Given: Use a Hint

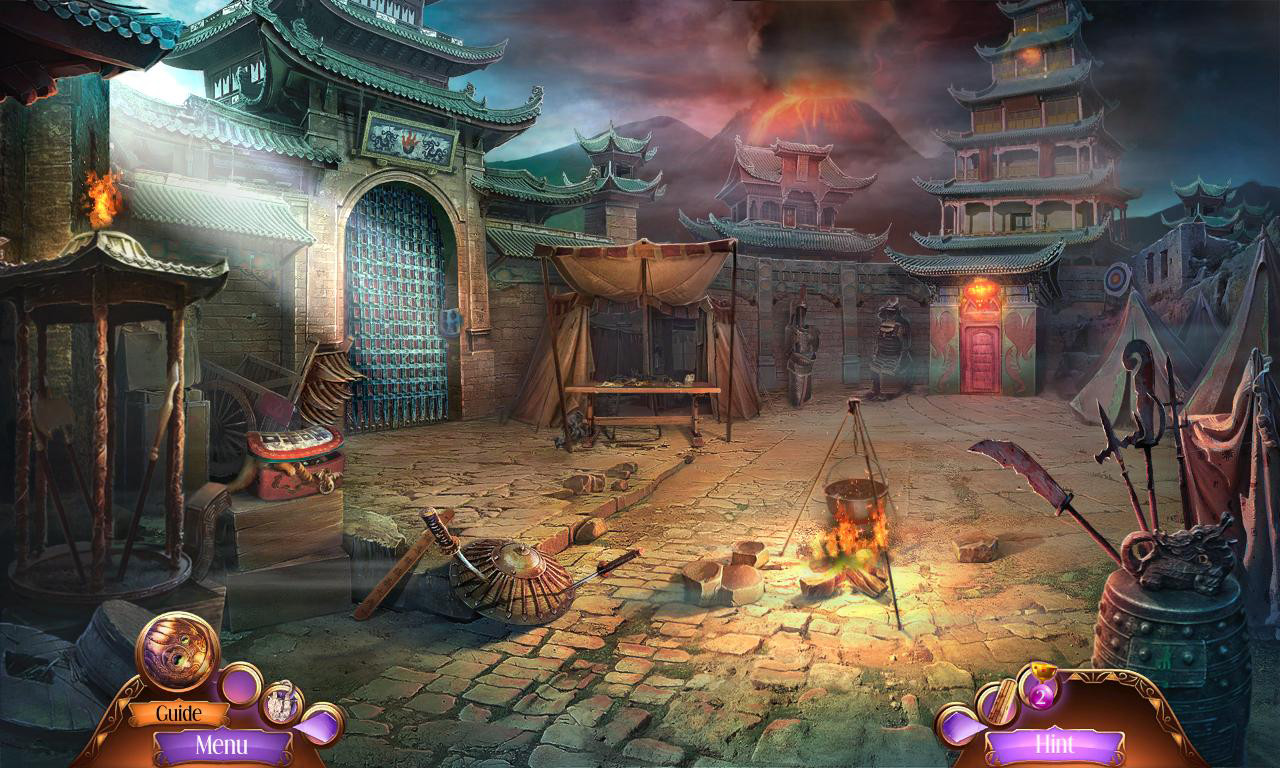Looking at the screenshot, I should click(1056, 745).
